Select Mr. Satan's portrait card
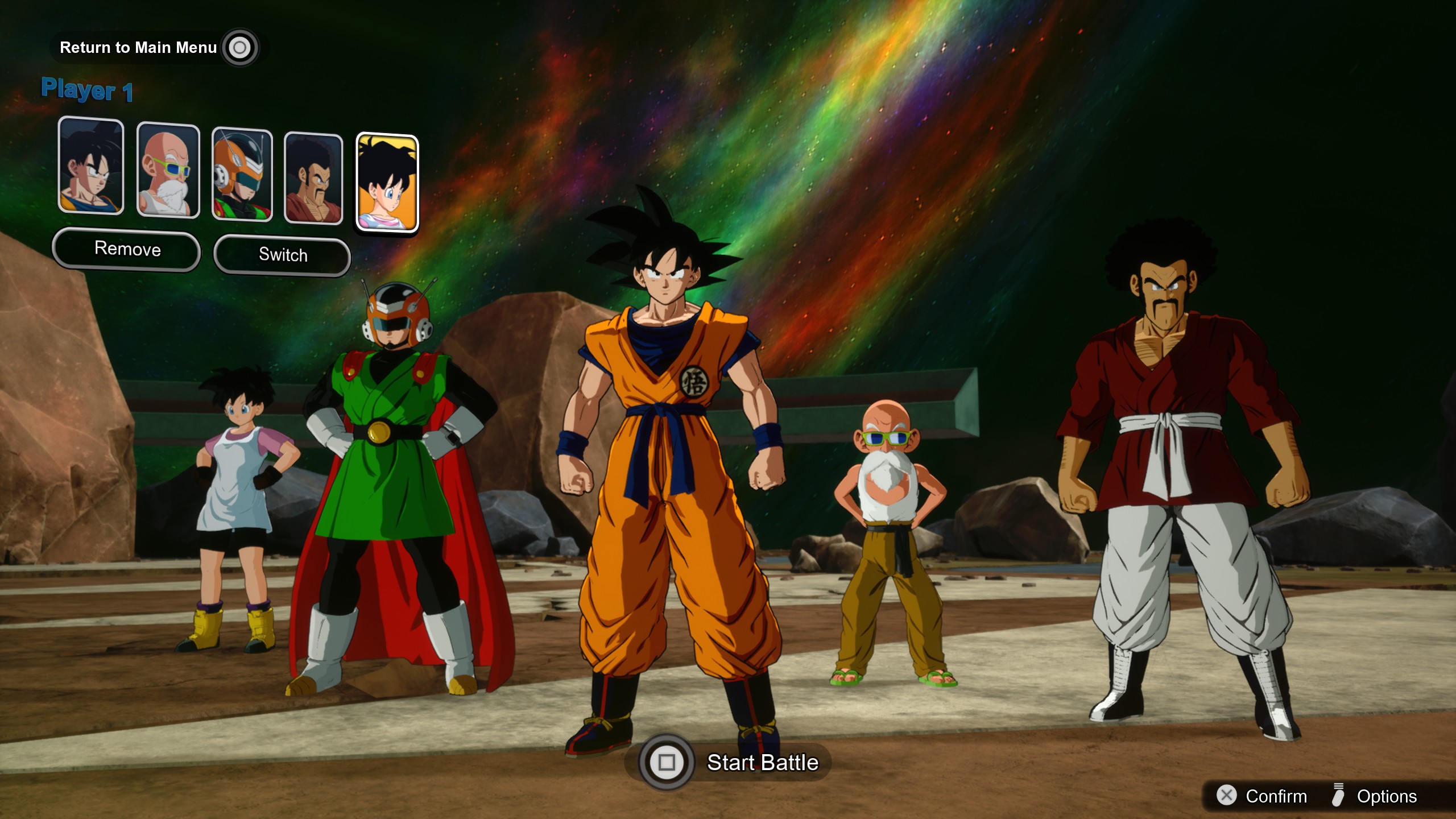The height and width of the screenshot is (819, 1456). point(313,178)
